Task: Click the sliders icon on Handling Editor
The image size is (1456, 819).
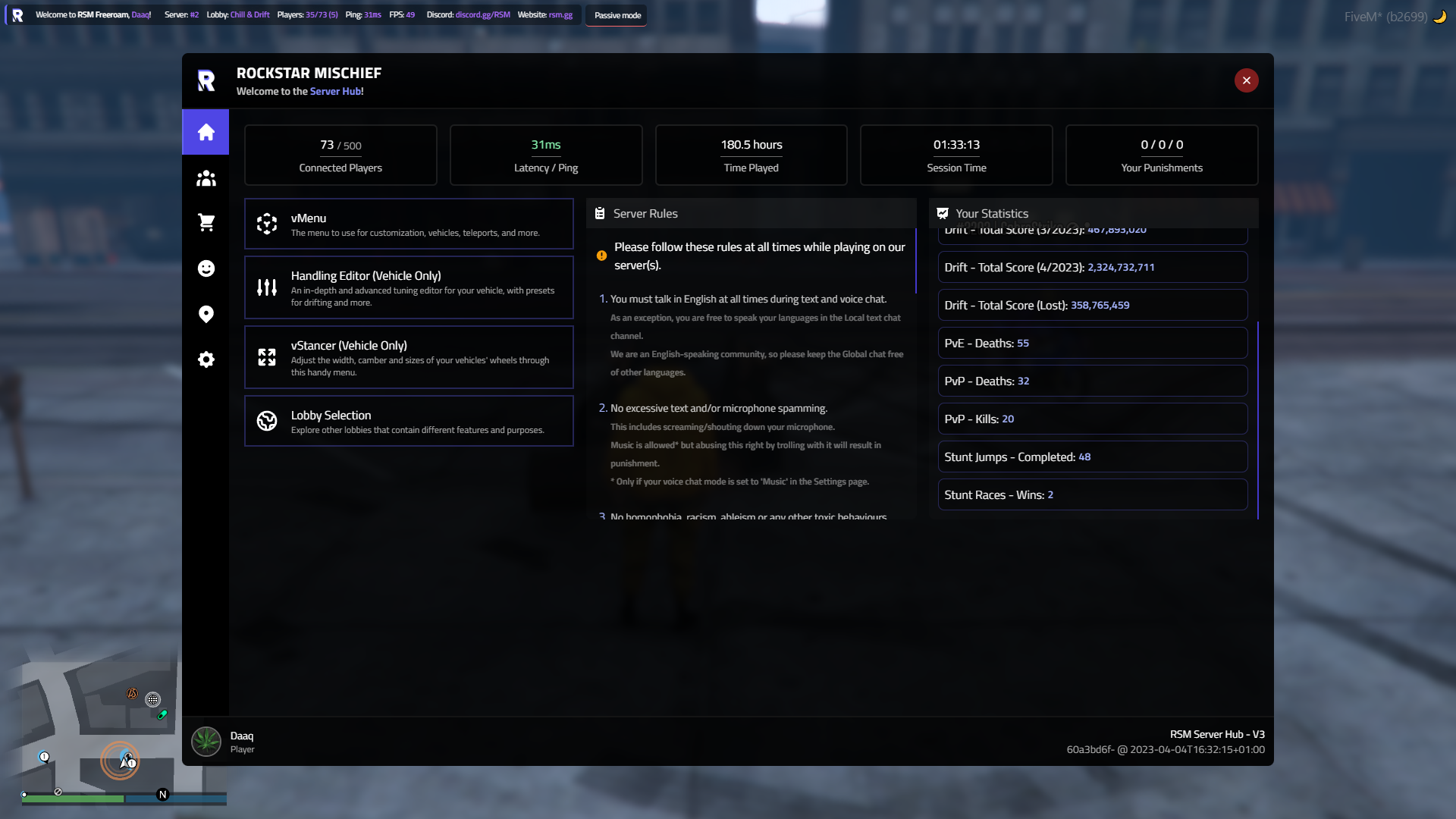Action: tap(267, 287)
